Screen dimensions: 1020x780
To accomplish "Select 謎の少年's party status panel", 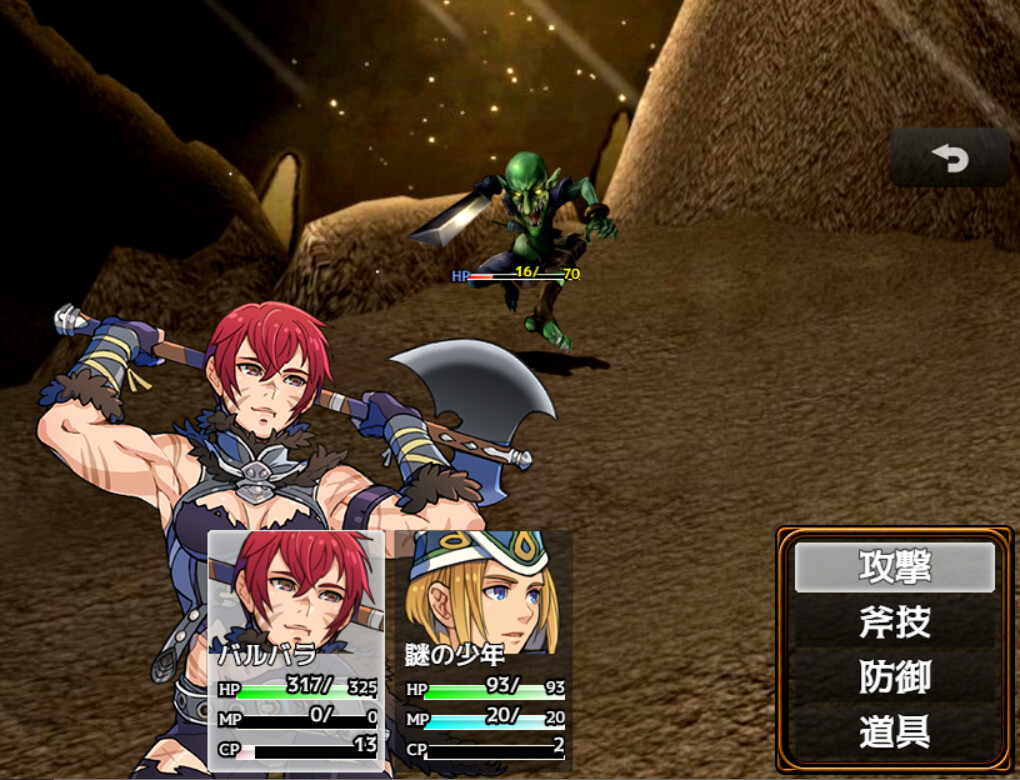I will pyautogui.click(x=484, y=650).
